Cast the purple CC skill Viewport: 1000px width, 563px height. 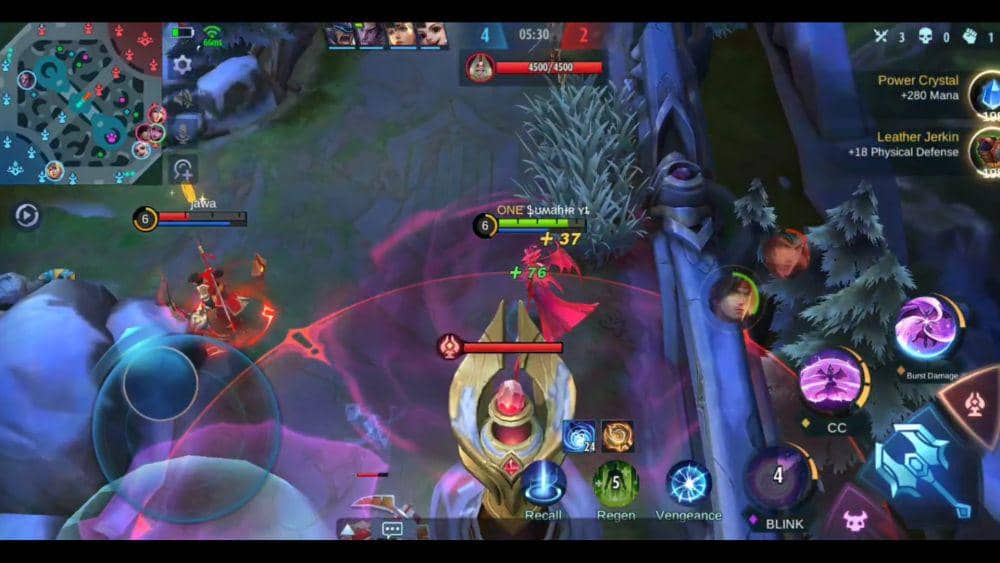click(831, 382)
